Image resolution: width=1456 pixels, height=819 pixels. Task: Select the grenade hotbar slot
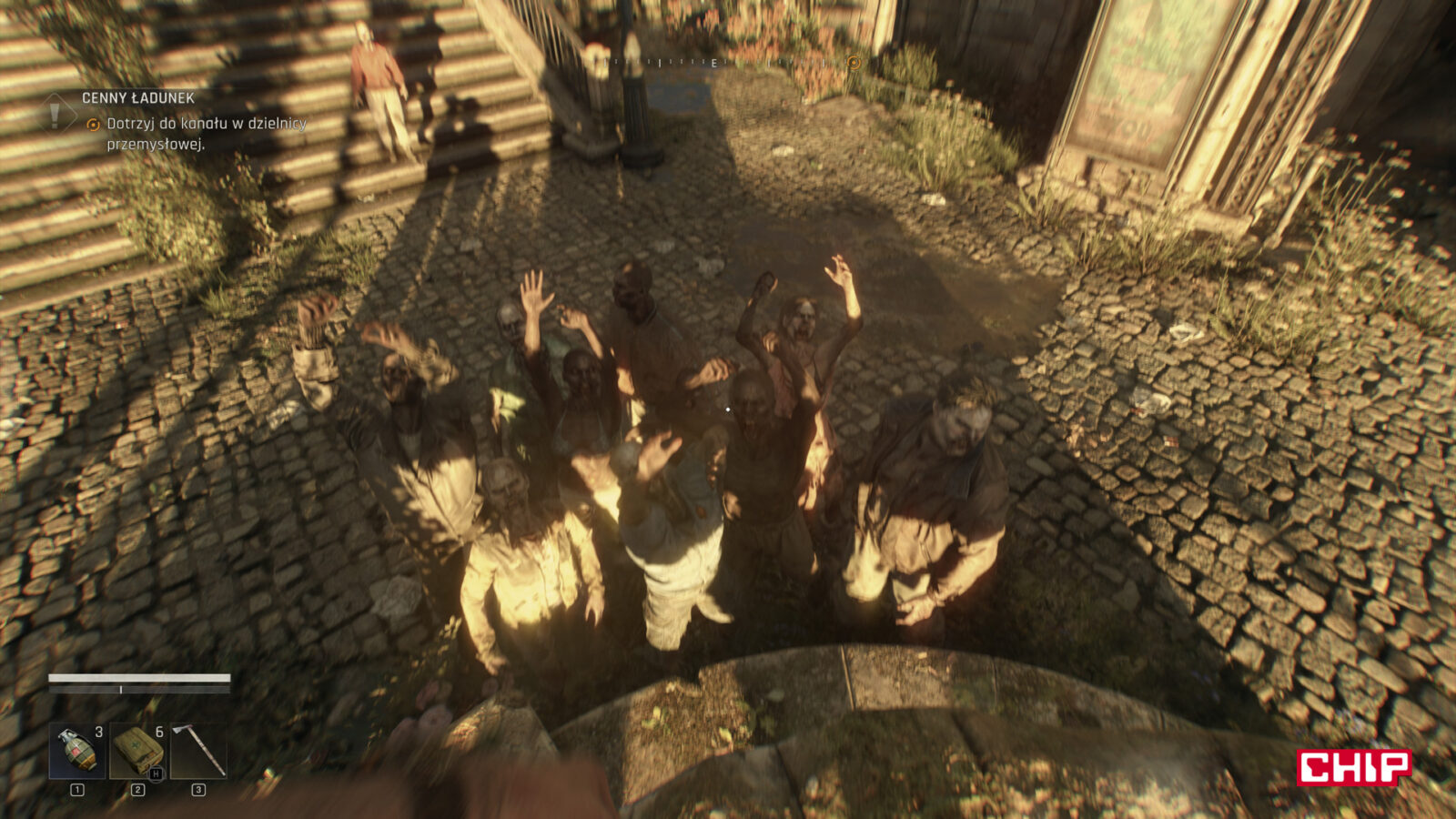click(77, 751)
